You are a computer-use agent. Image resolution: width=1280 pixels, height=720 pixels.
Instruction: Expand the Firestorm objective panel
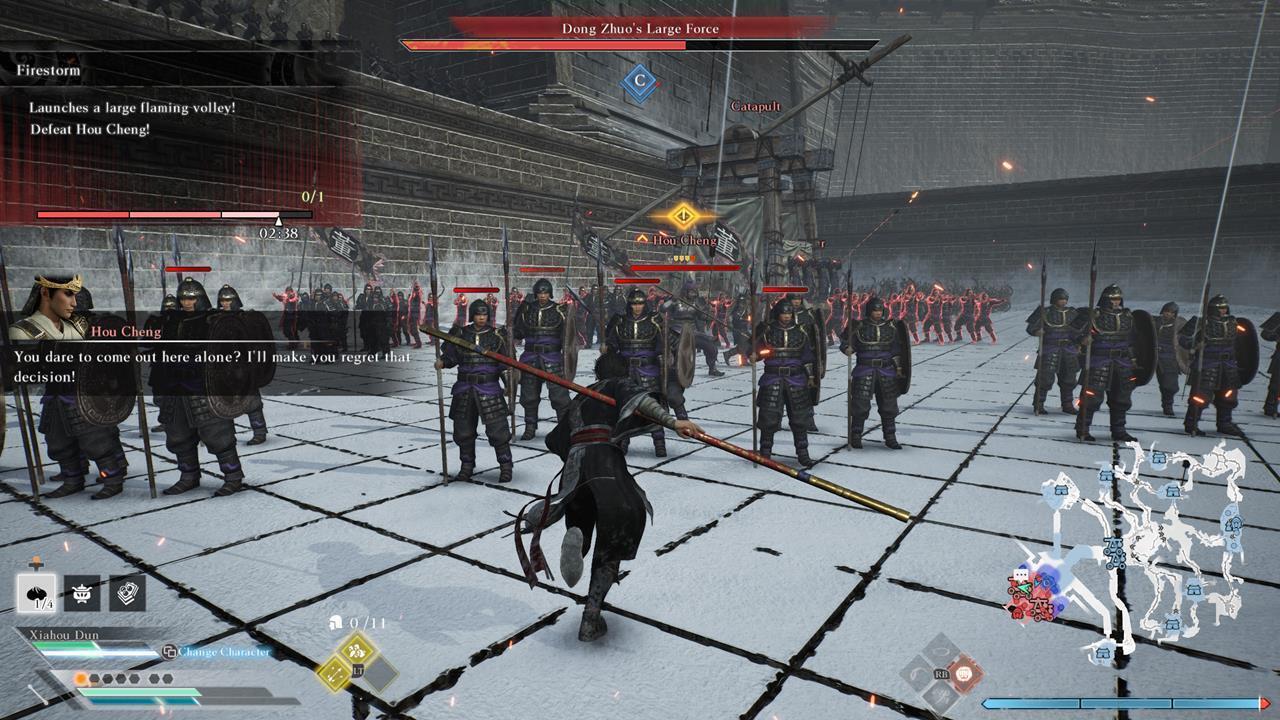48,71
